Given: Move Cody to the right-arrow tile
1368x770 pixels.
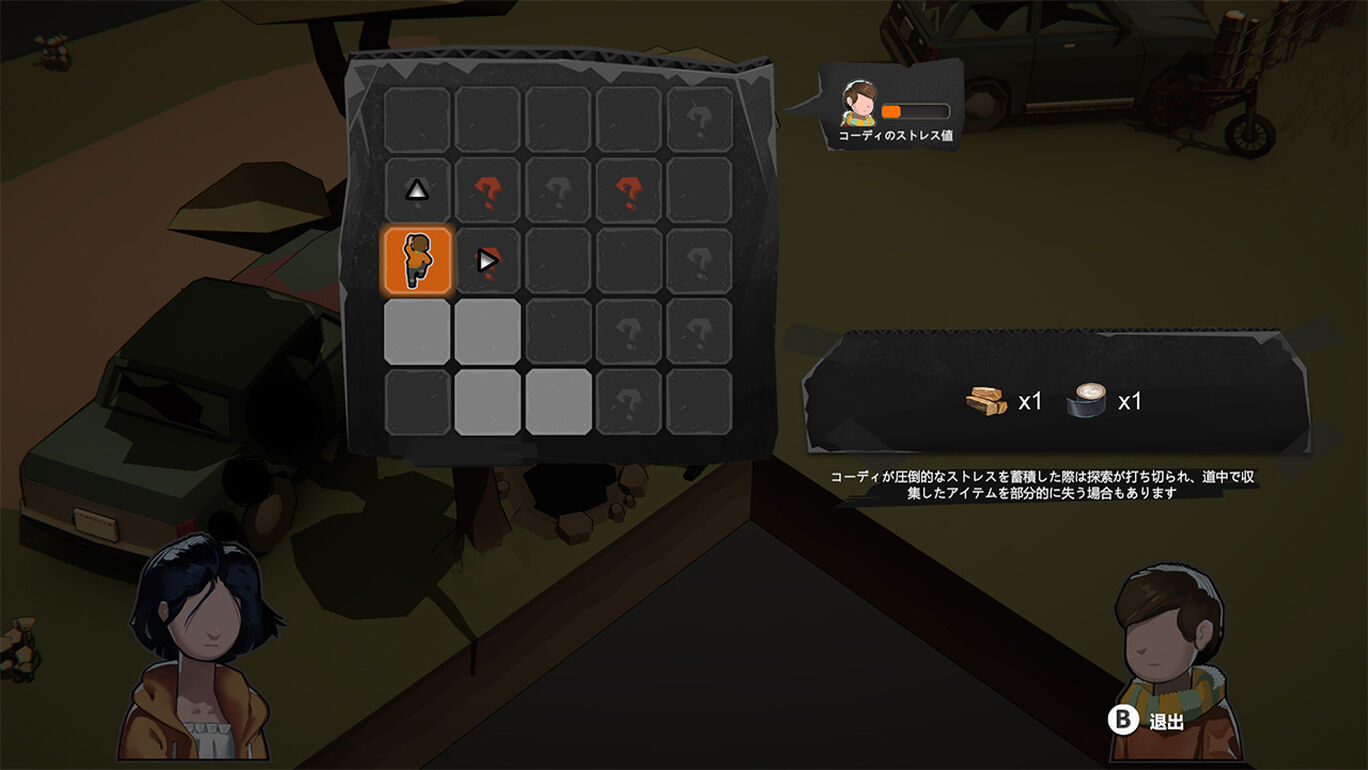Looking at the screenshot, I should pos(487,261).
